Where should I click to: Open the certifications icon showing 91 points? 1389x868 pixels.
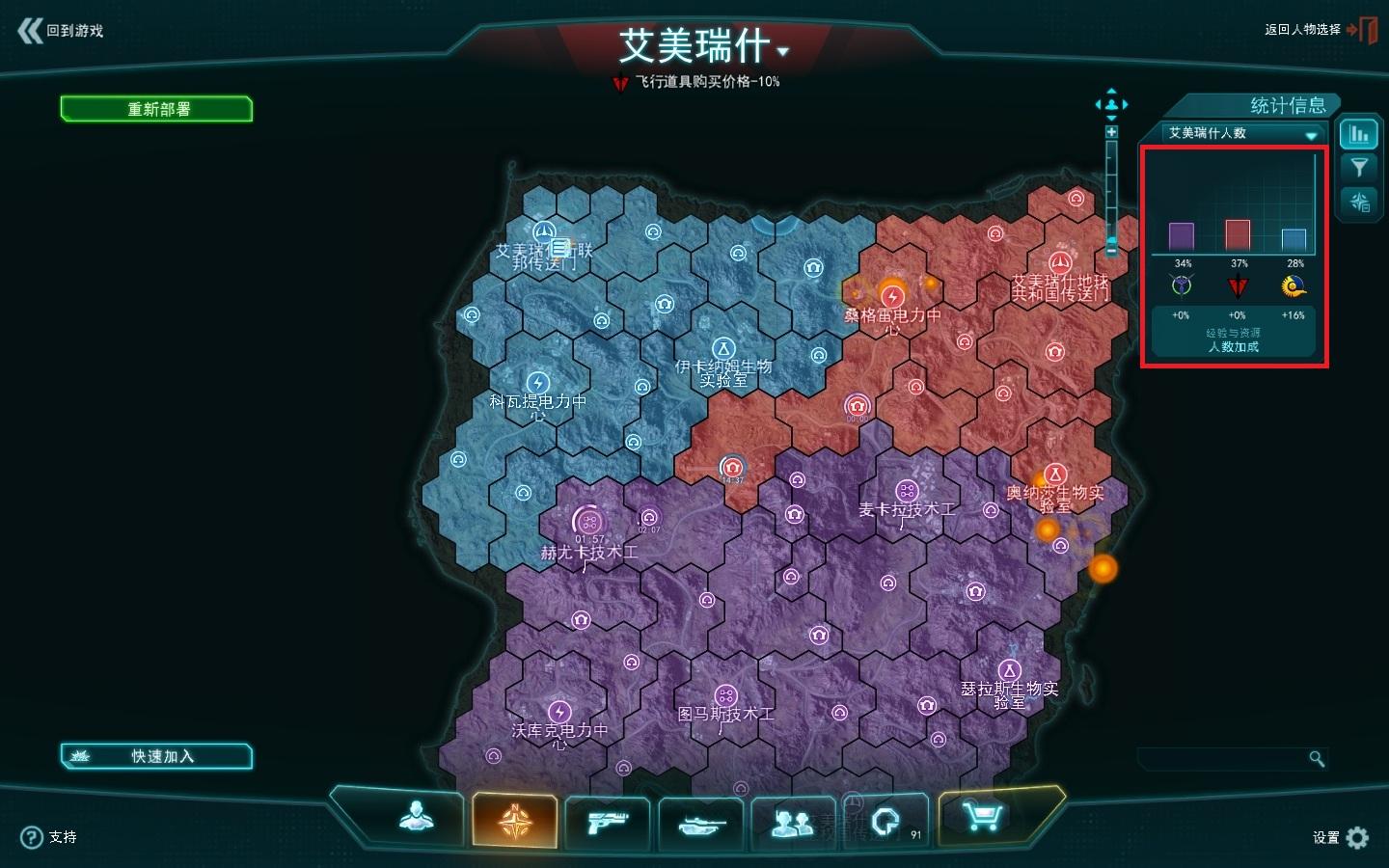point(885,821)
